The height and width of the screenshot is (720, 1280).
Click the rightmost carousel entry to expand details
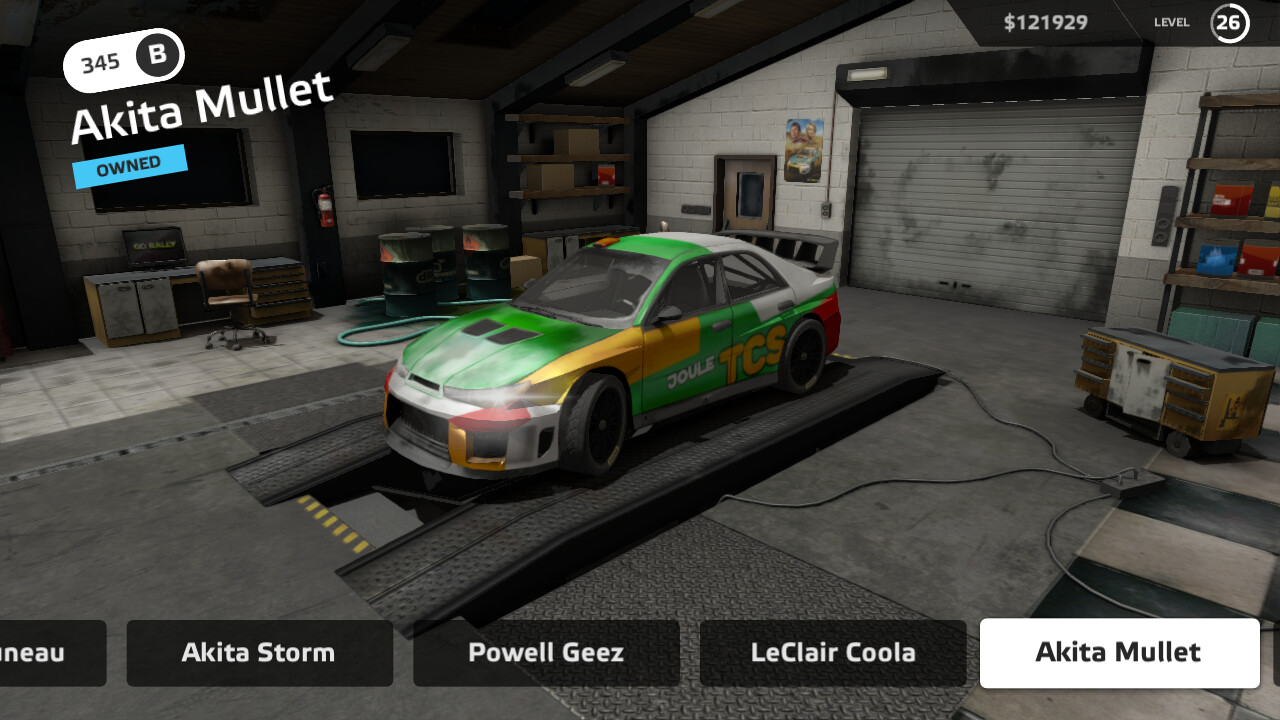(1119, 653)
